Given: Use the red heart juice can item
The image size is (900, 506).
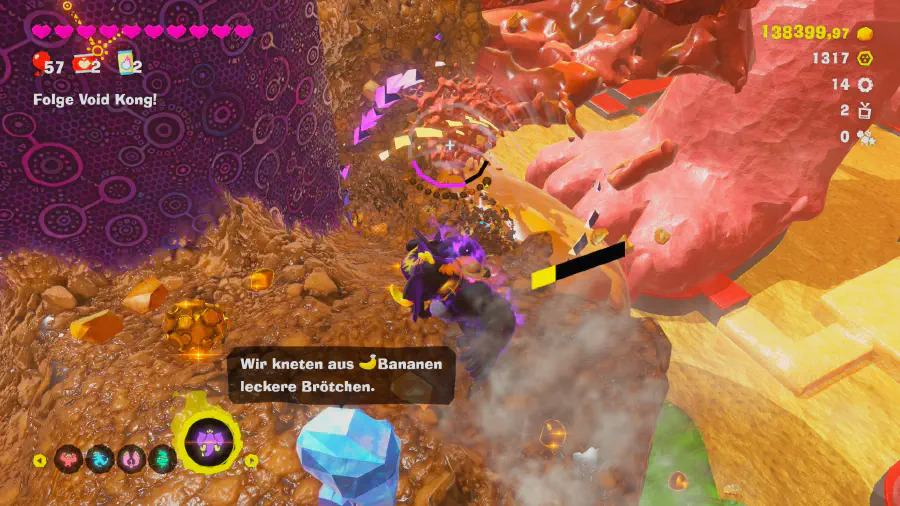Looking at the screenshot, I should (84, 65).
